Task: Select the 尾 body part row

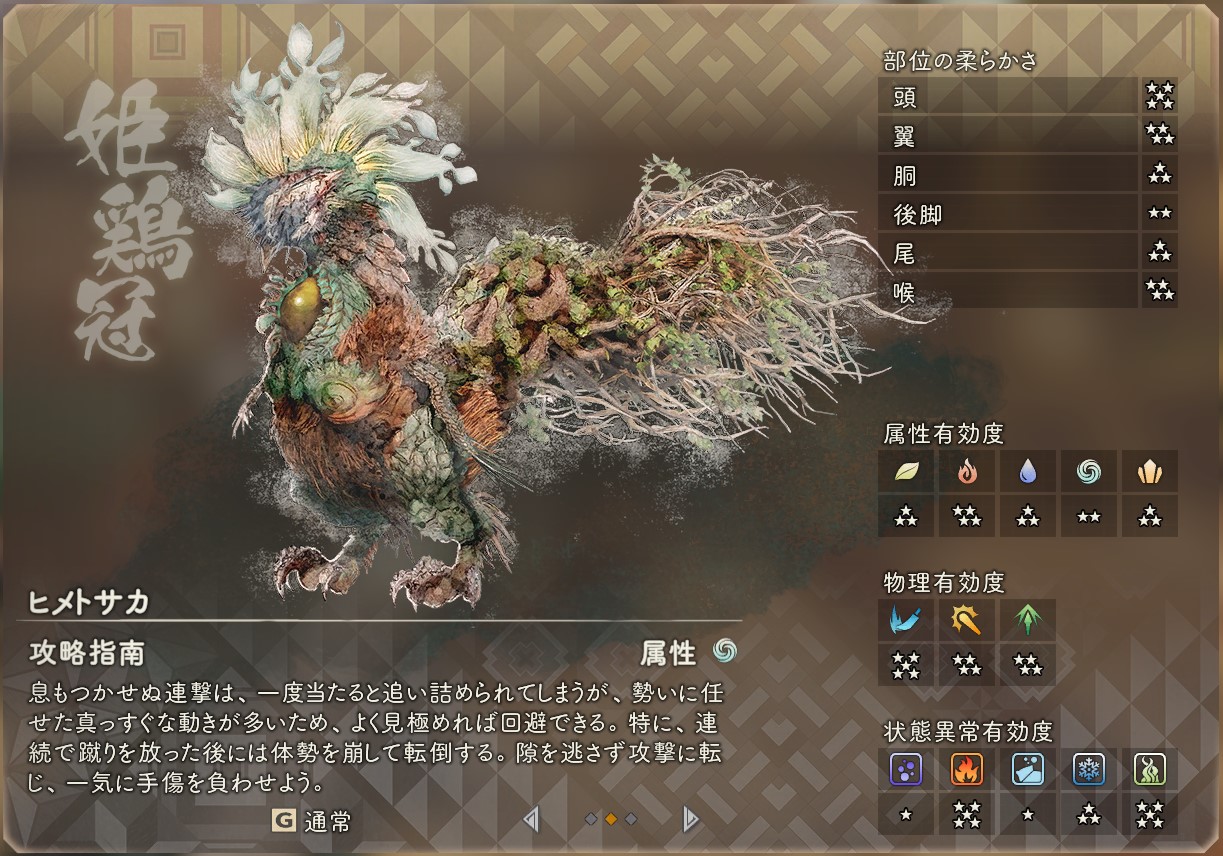Action: [x=1008, y=252]
